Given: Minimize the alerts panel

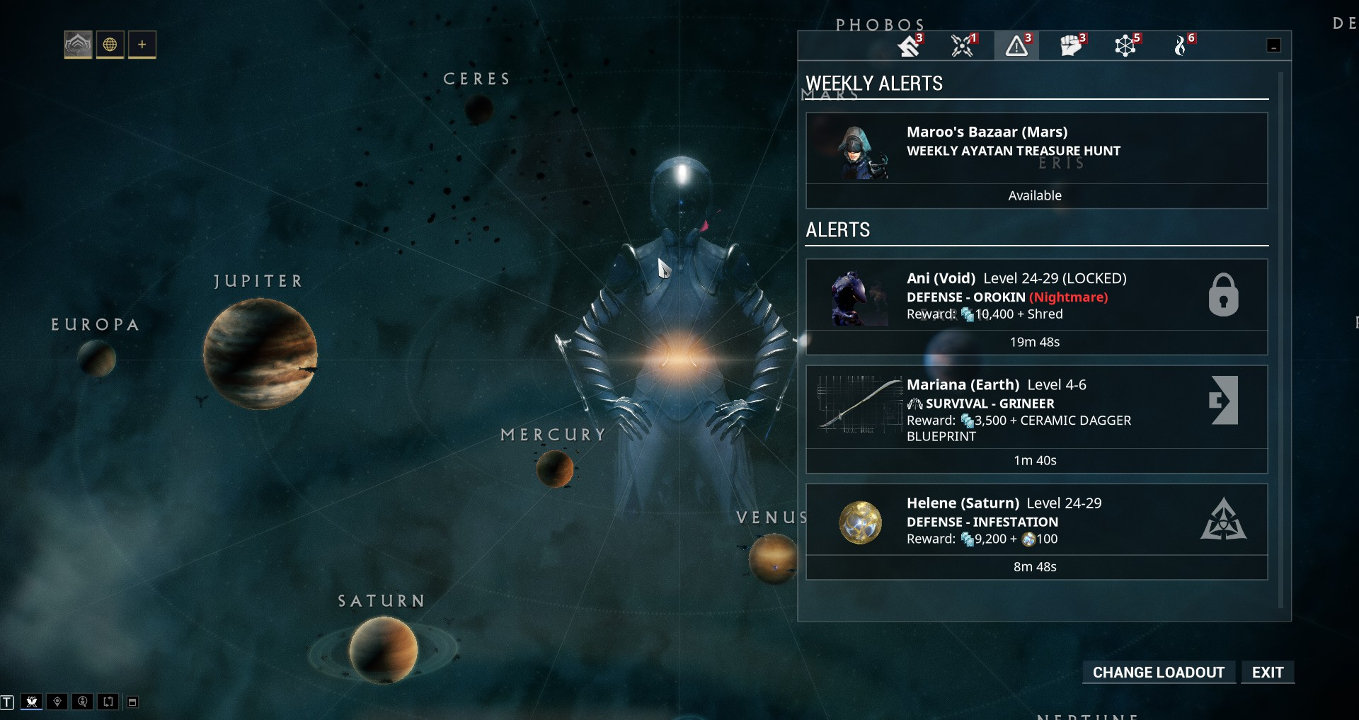Looking at the screenshot, I should pos(1272,45).
